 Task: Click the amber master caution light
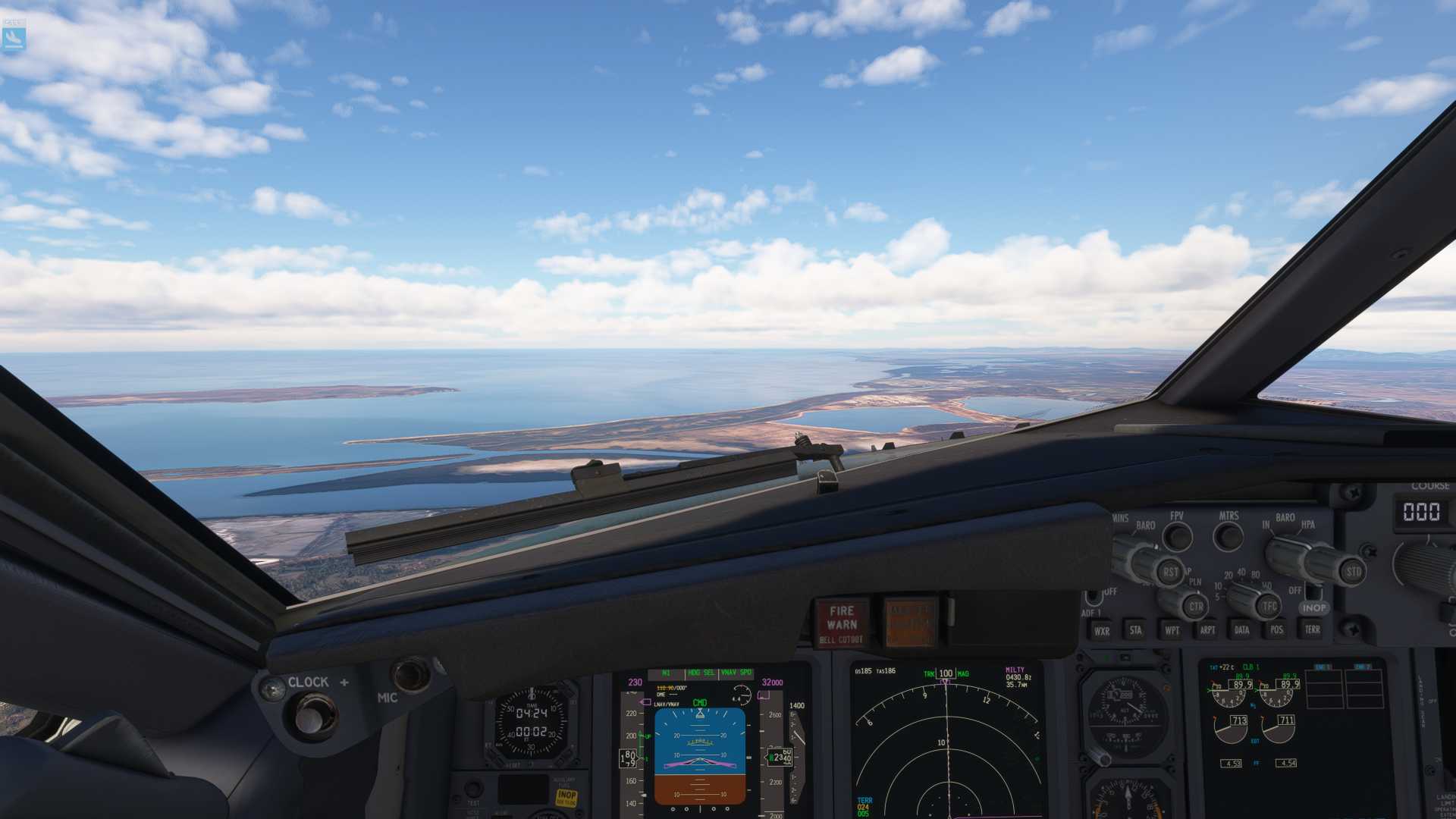[x=908, y=622]
